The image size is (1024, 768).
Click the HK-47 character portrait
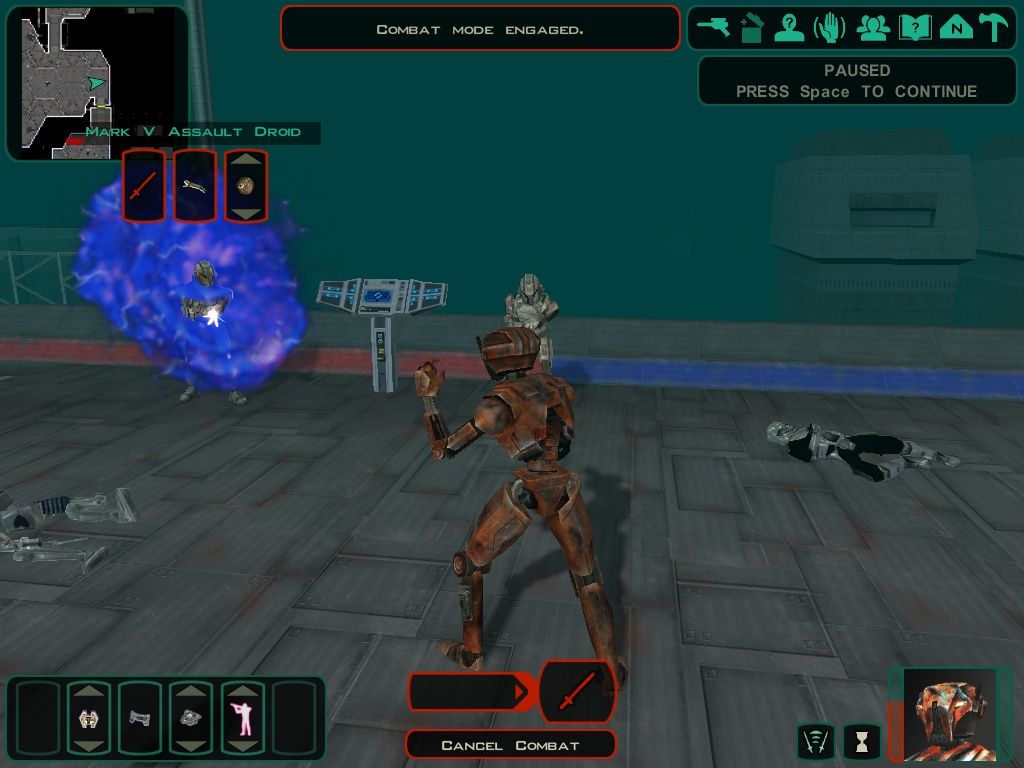[945, 716]
